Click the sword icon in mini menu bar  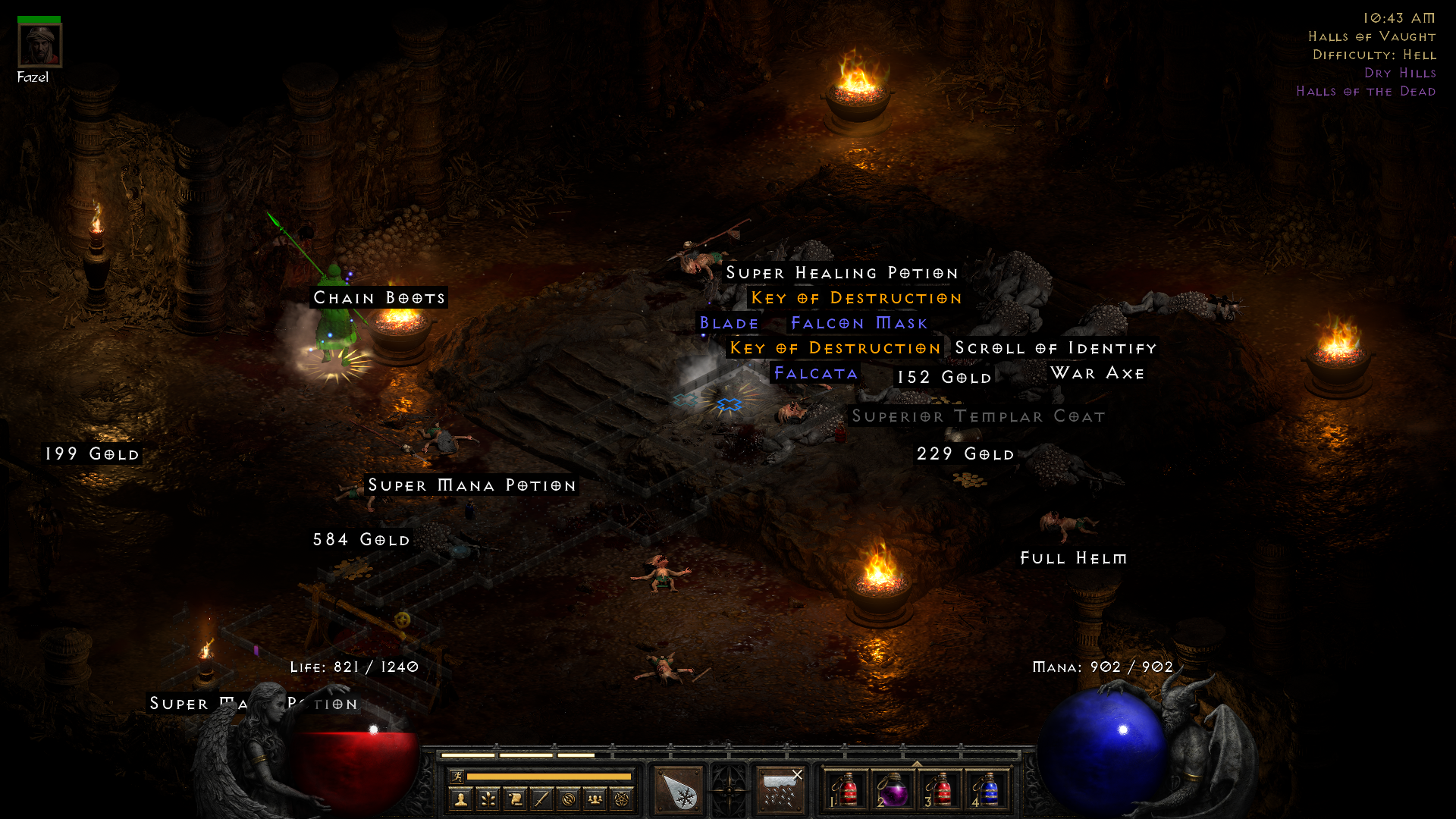(541, 800)
